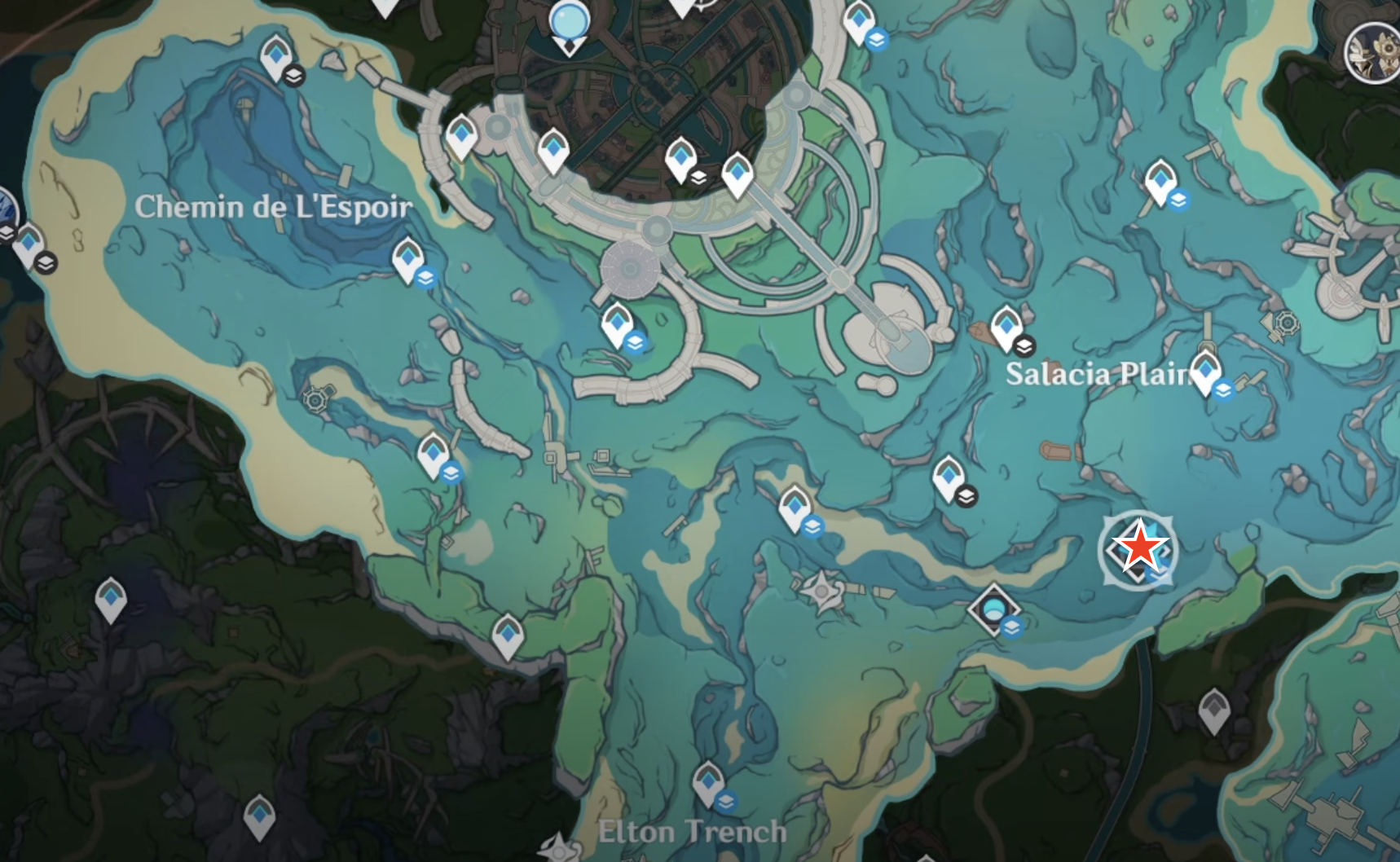Click the gray waypoint pin near bottom-right coast
Screen dimensions: 1400x862
[1214, 710]
